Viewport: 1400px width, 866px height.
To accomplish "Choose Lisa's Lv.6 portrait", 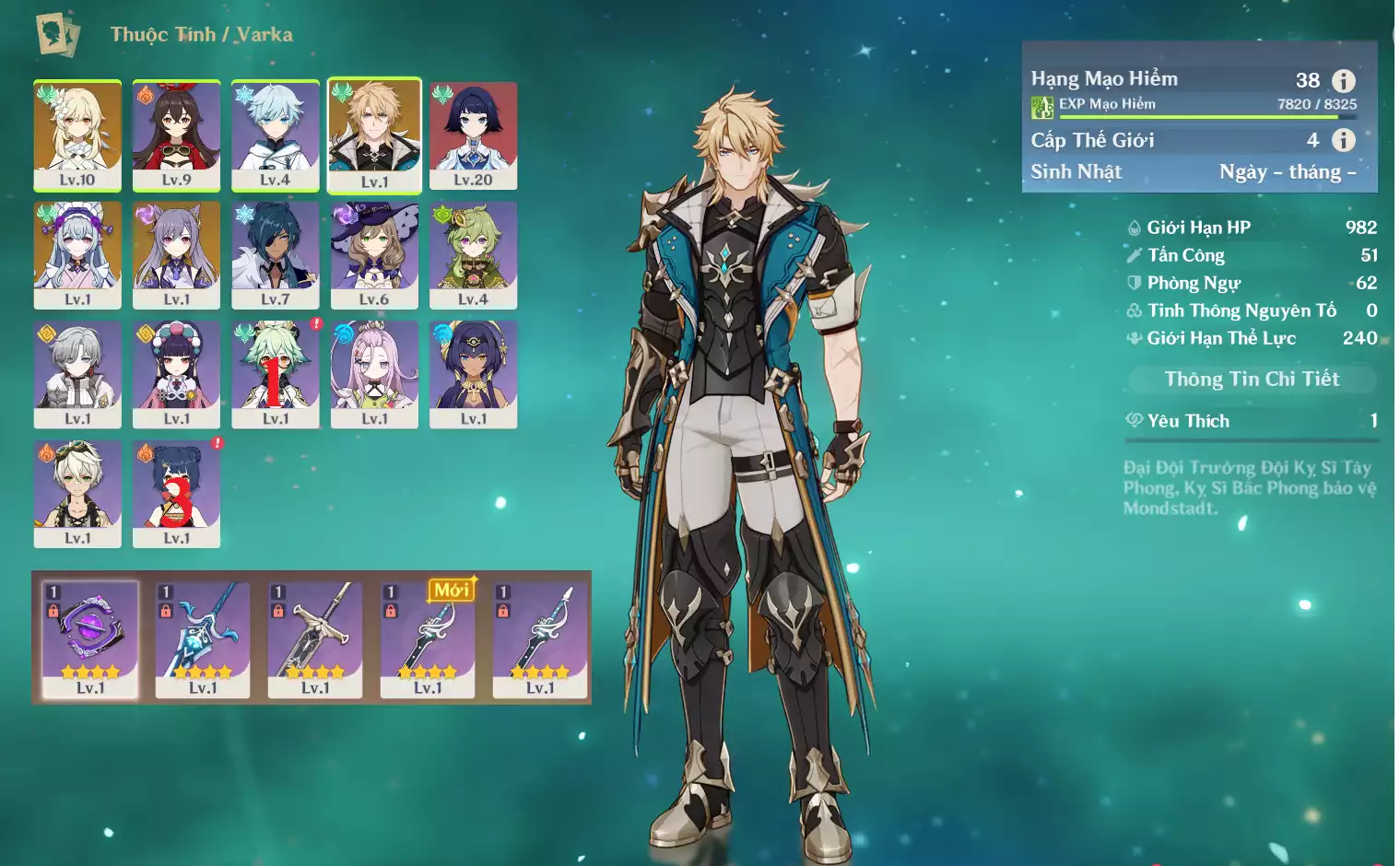I will pos(374,254).
